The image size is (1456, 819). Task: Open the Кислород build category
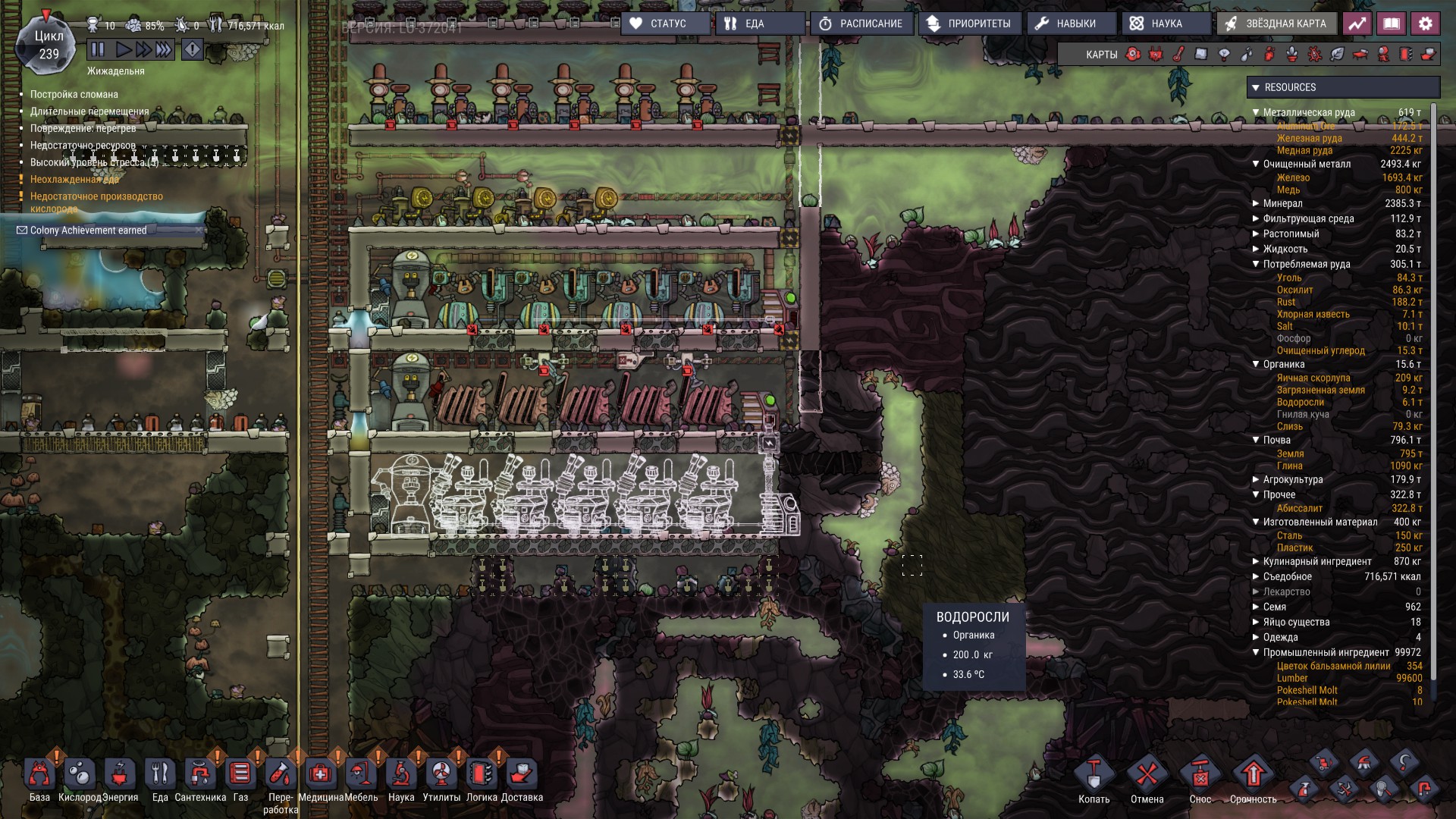[80, 775]
